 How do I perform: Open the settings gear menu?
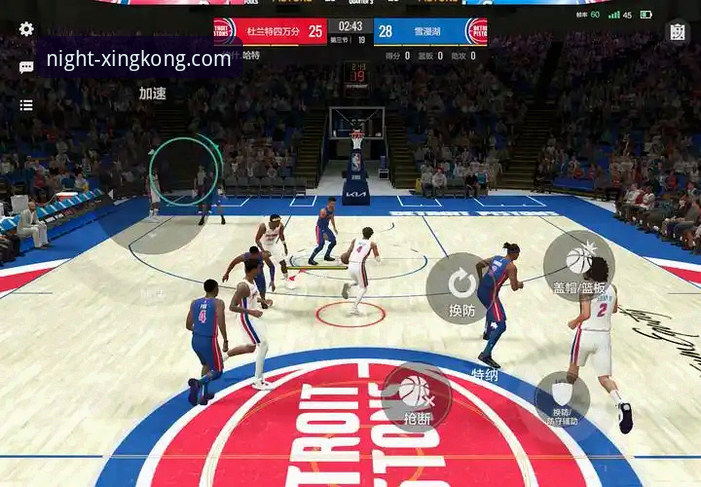point(26,30)
